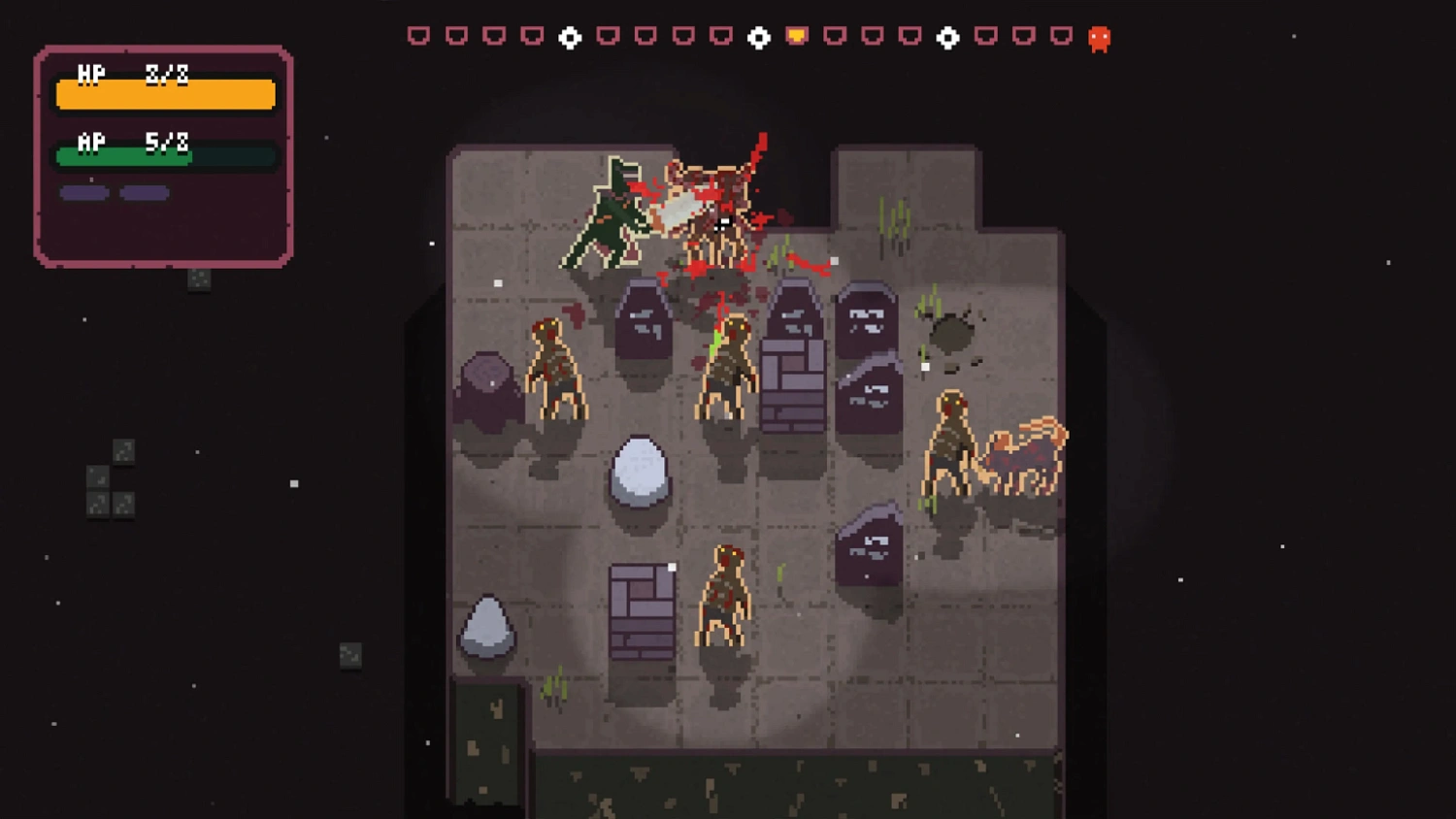The width and height of the screenshot is (1456, 819).
Task: Select the highlighted yellow cup in the turn order bar
Action: click(x=796, y=37)
